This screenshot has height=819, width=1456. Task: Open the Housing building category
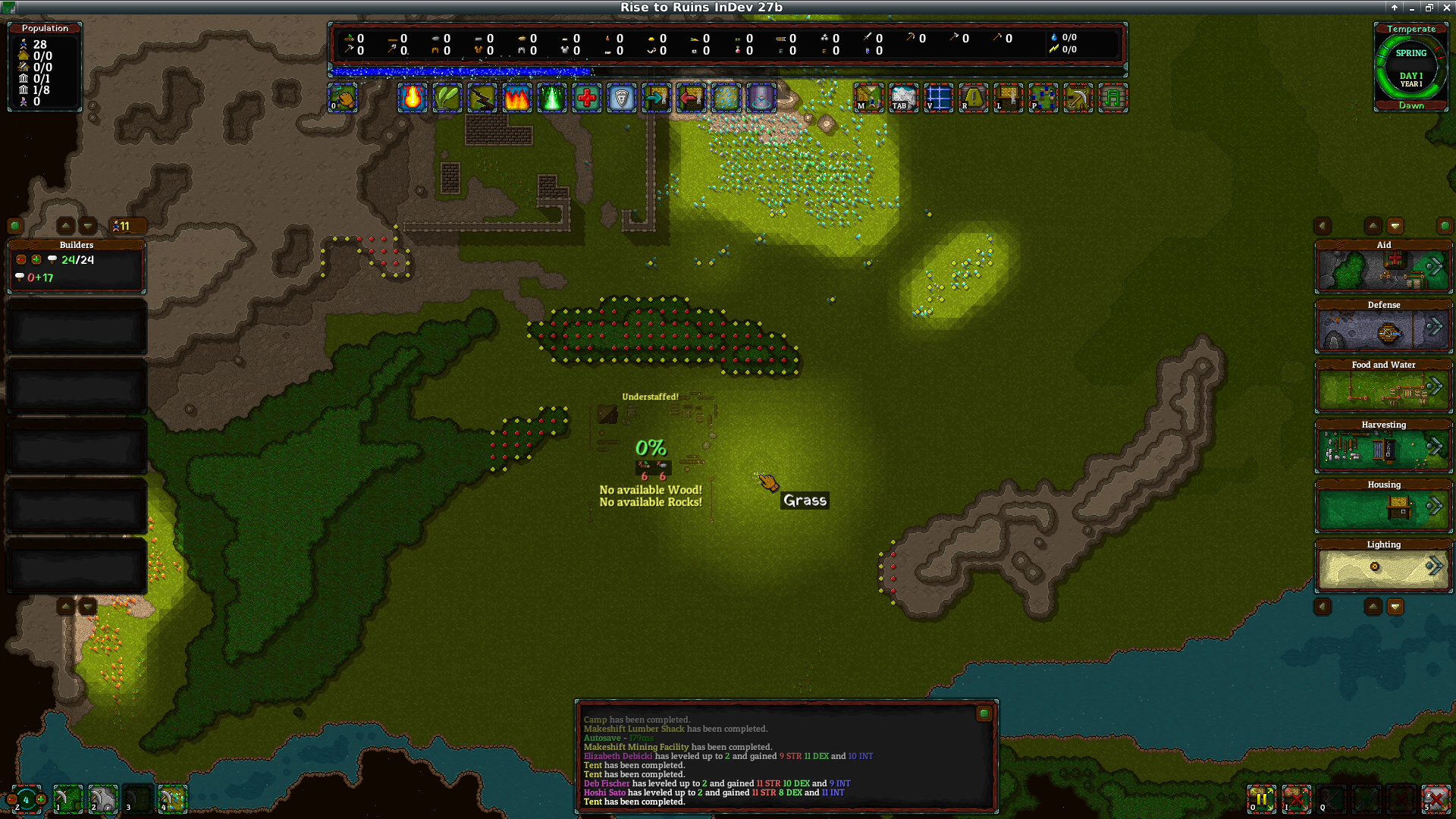1383,507
